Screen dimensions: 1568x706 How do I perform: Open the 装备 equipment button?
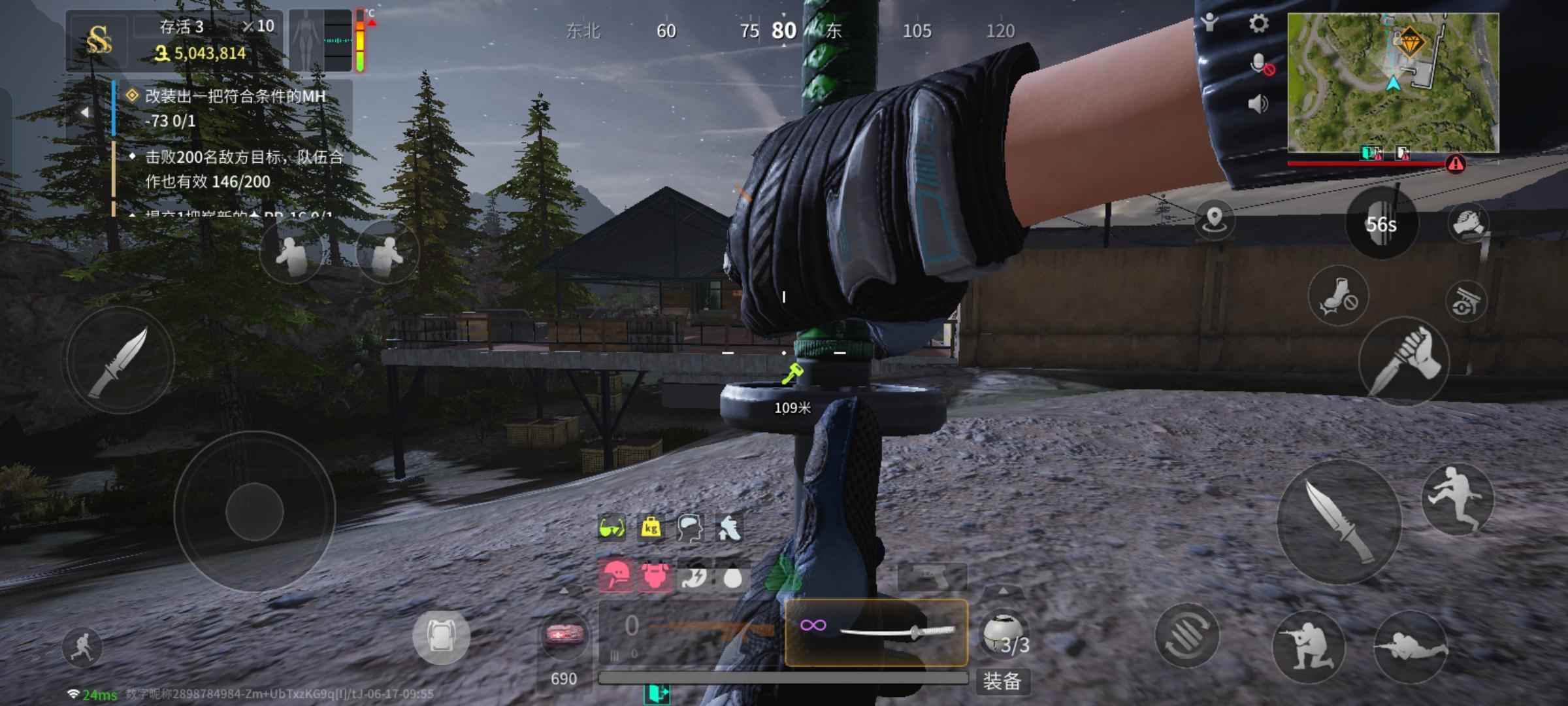coord(1002,681)
